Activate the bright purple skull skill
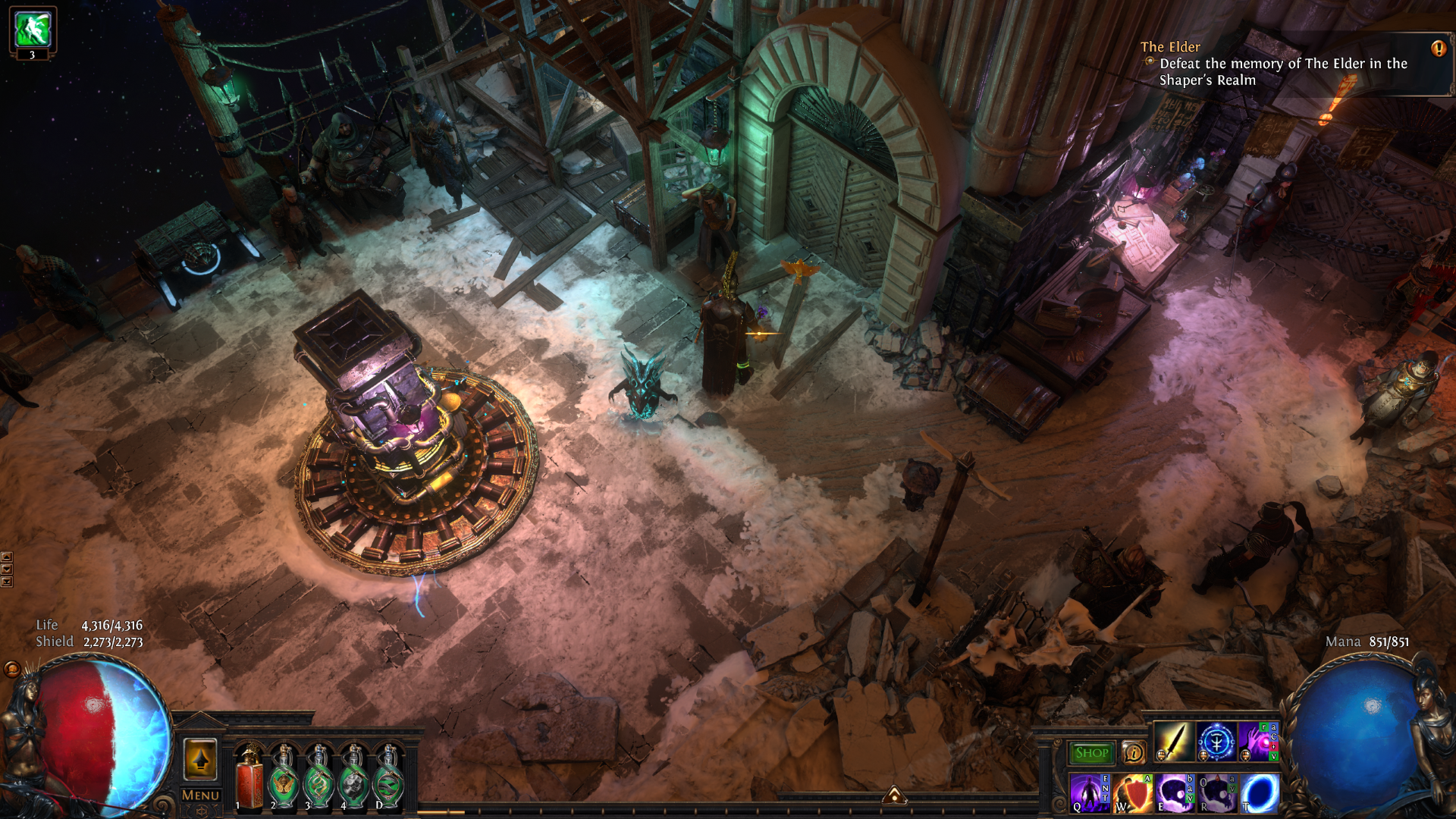This screenshot has width=1456, height=819. pos(1175,793)
